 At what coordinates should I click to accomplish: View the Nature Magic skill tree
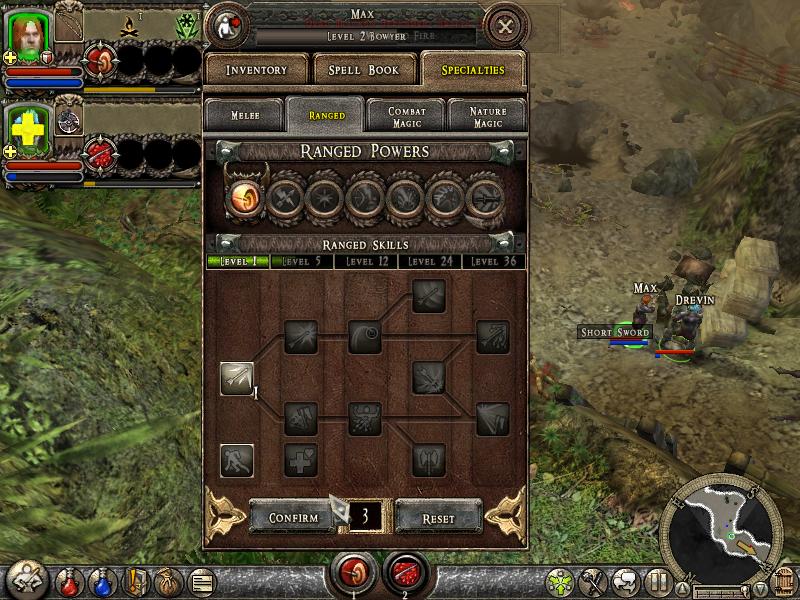[x=487, y=115]
